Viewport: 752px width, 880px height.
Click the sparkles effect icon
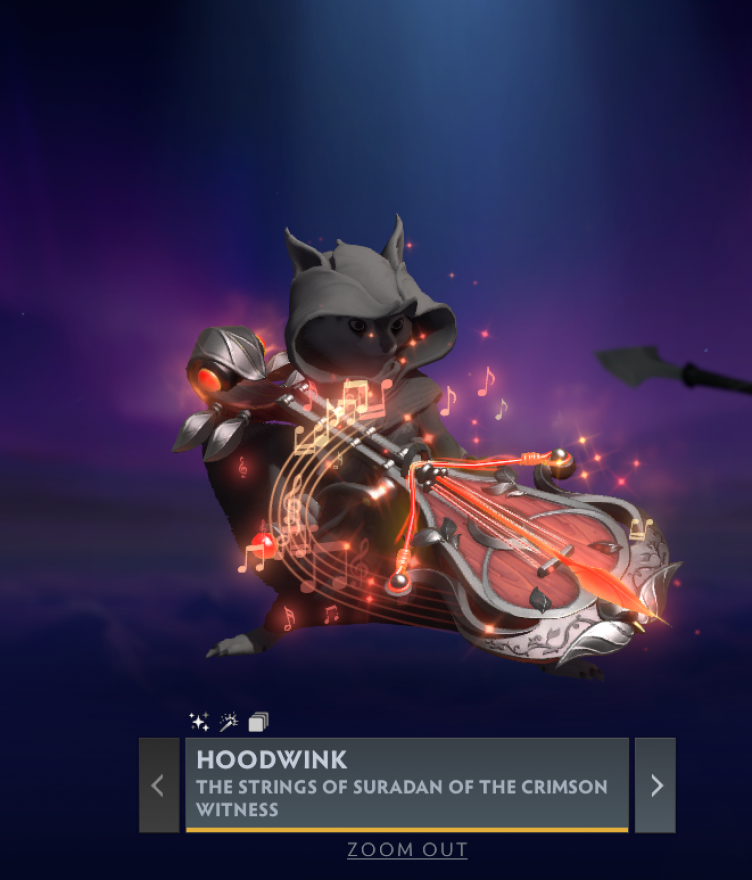click(x=199, y=721)
